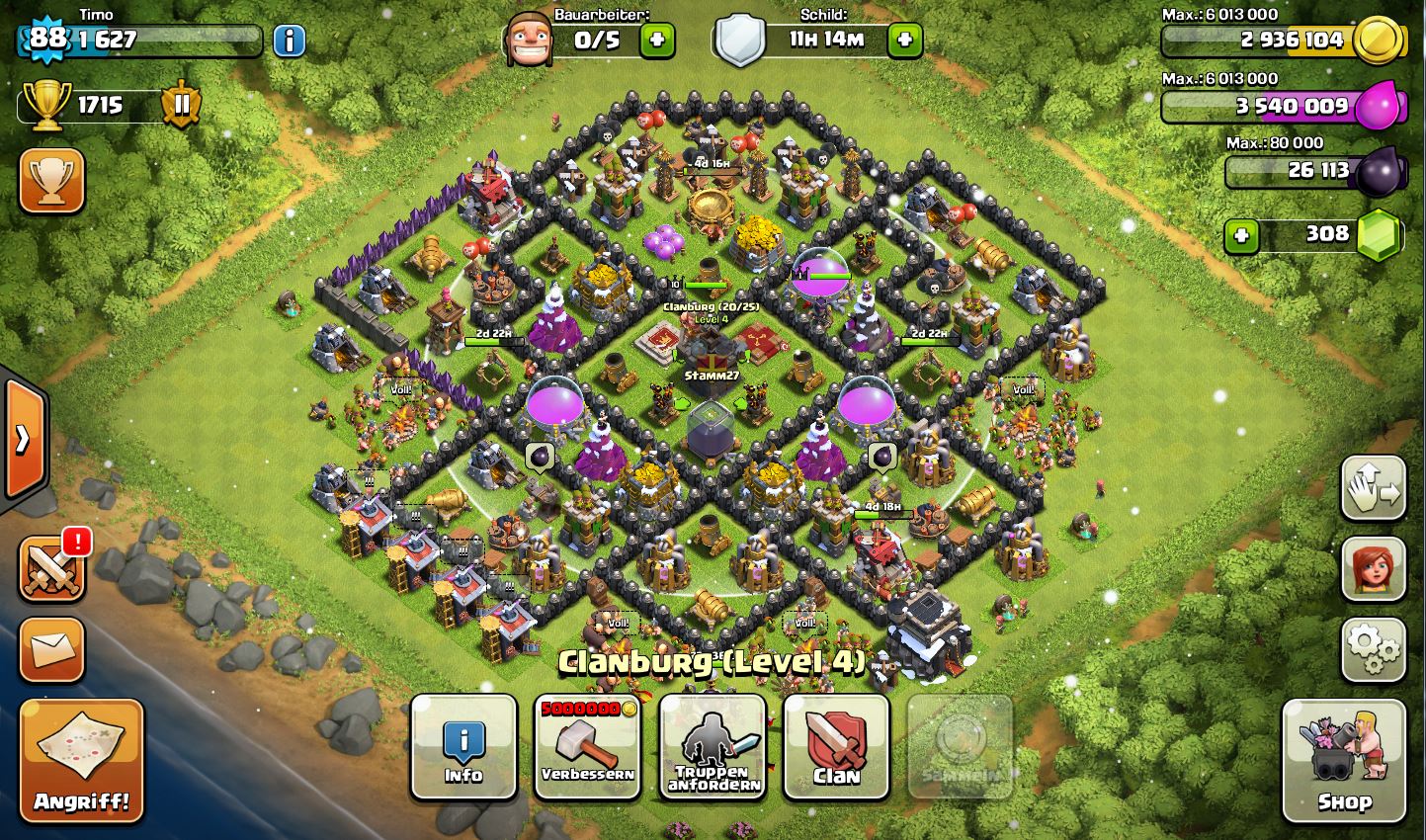Tap the Verbessern upgrade button

588,746
